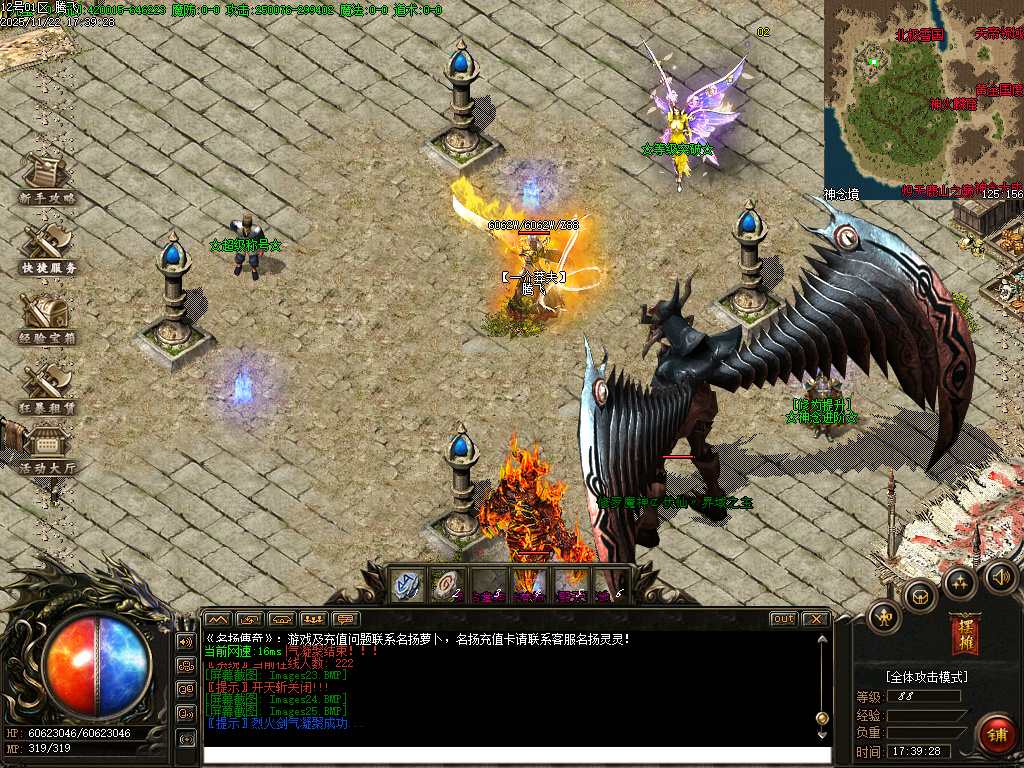
Task: Click the chat text input field
Action: coord(516,756)
